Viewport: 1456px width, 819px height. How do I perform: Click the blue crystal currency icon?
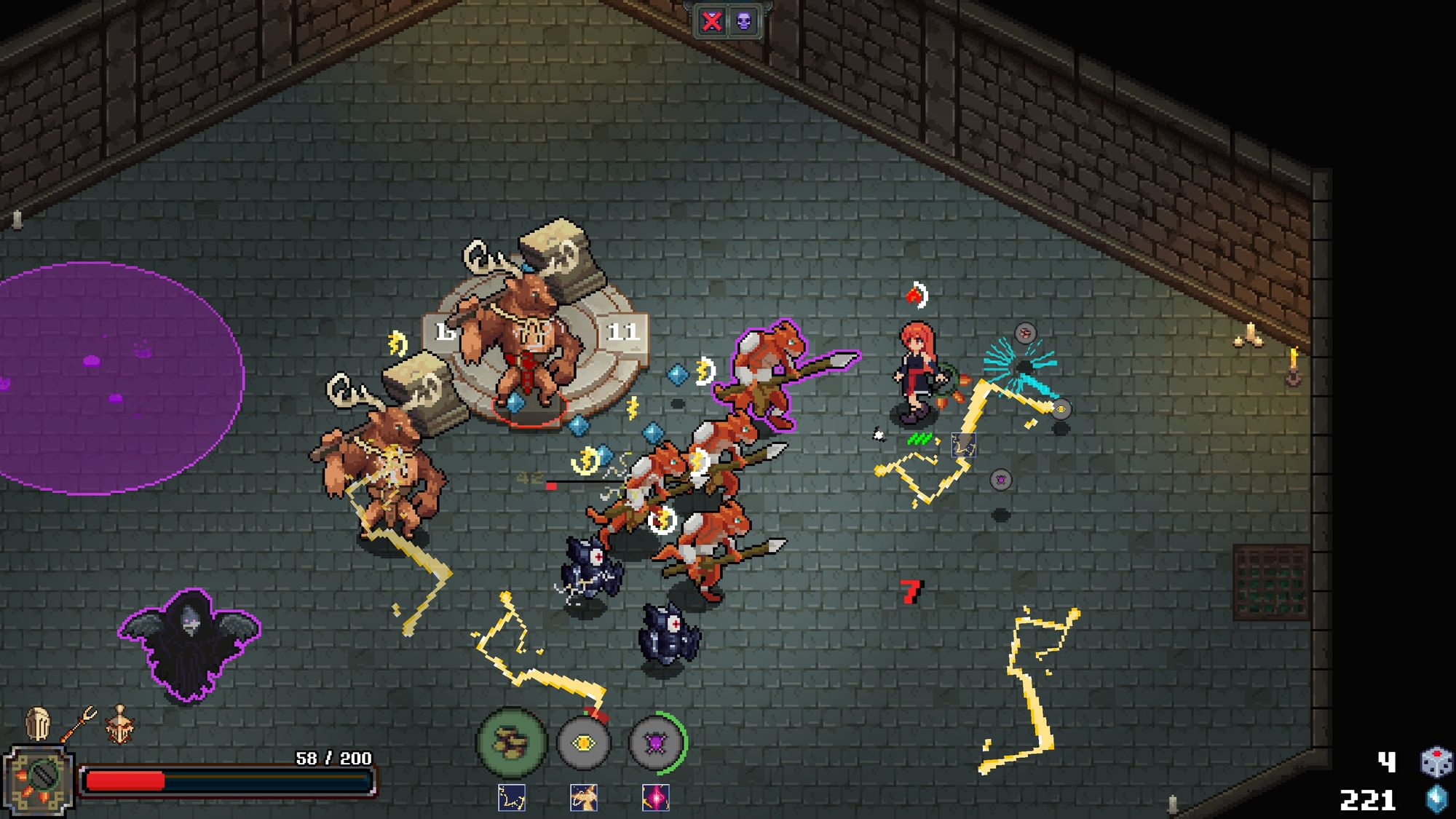point(1436,799)
